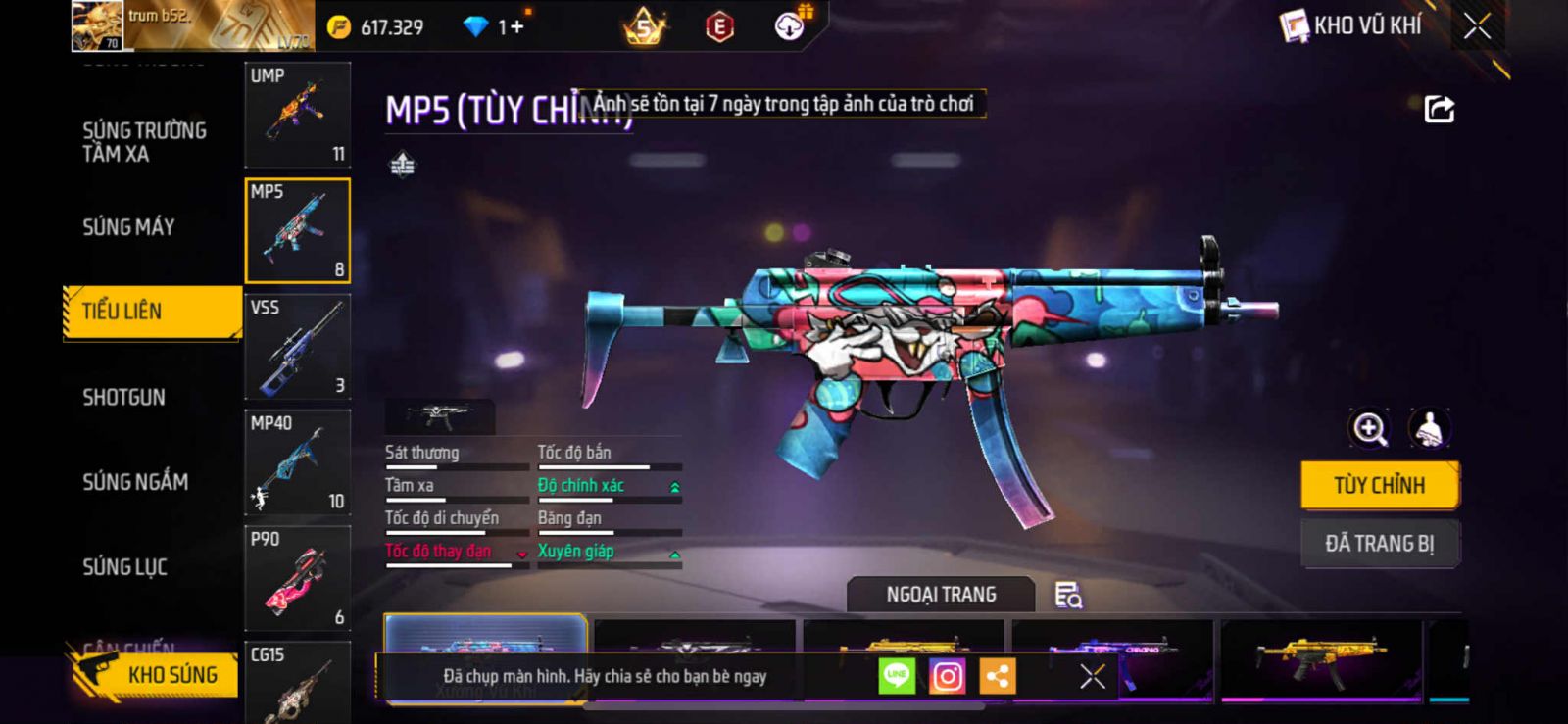The width and height of the screenshot is (1568, 724).
Task: Open the Kho Súng gun vault button
Action: tap(155, 675)
